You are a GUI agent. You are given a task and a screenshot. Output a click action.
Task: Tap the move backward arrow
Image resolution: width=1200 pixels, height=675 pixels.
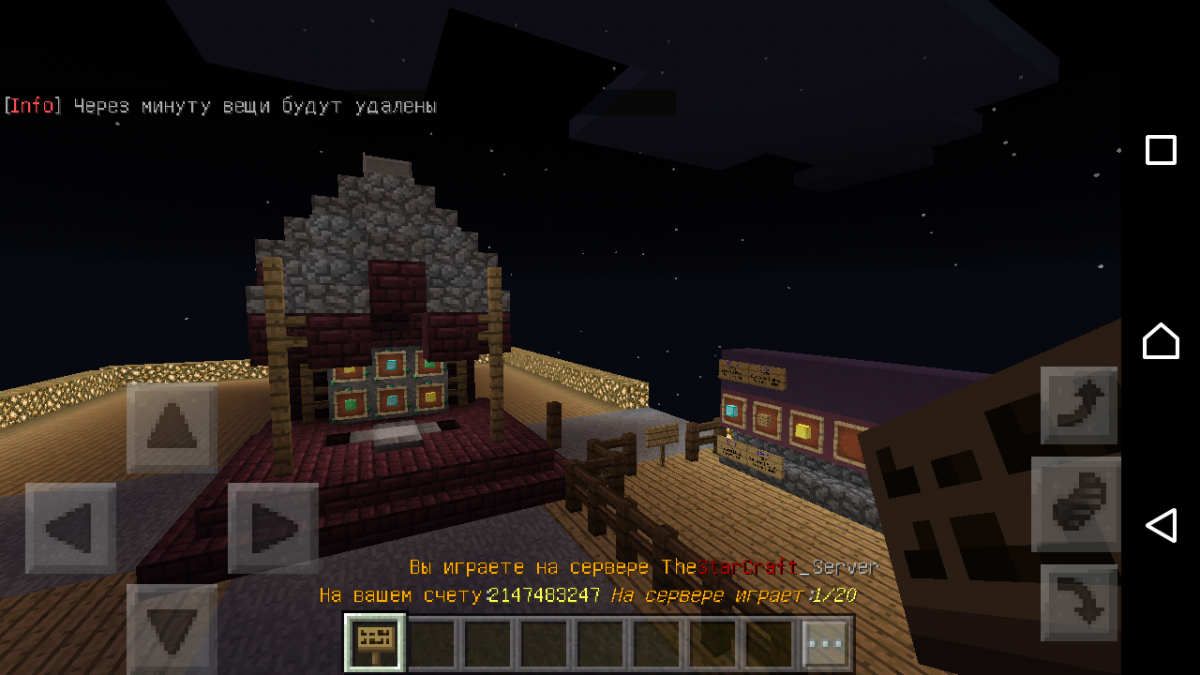click(x=172, y=626)
